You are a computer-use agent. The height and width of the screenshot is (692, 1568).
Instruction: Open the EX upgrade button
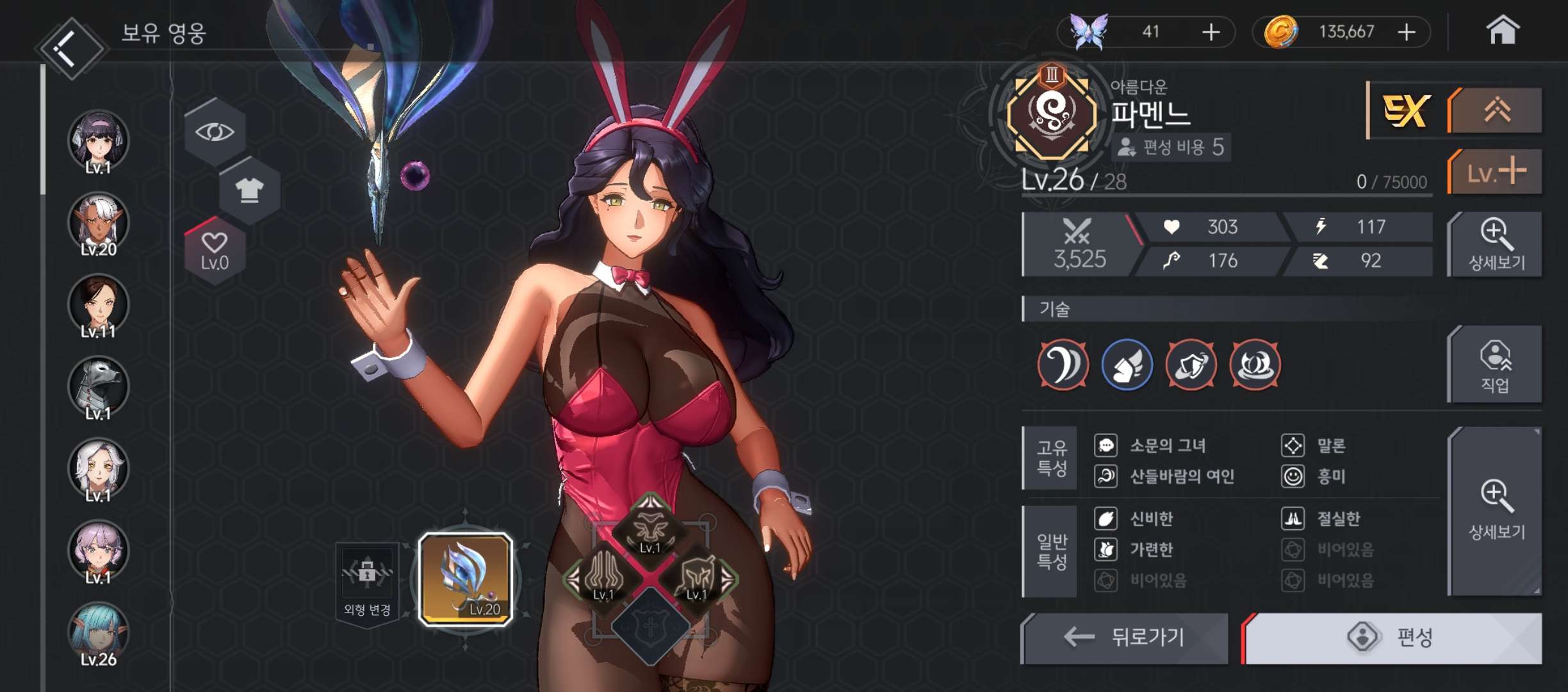1405,111
